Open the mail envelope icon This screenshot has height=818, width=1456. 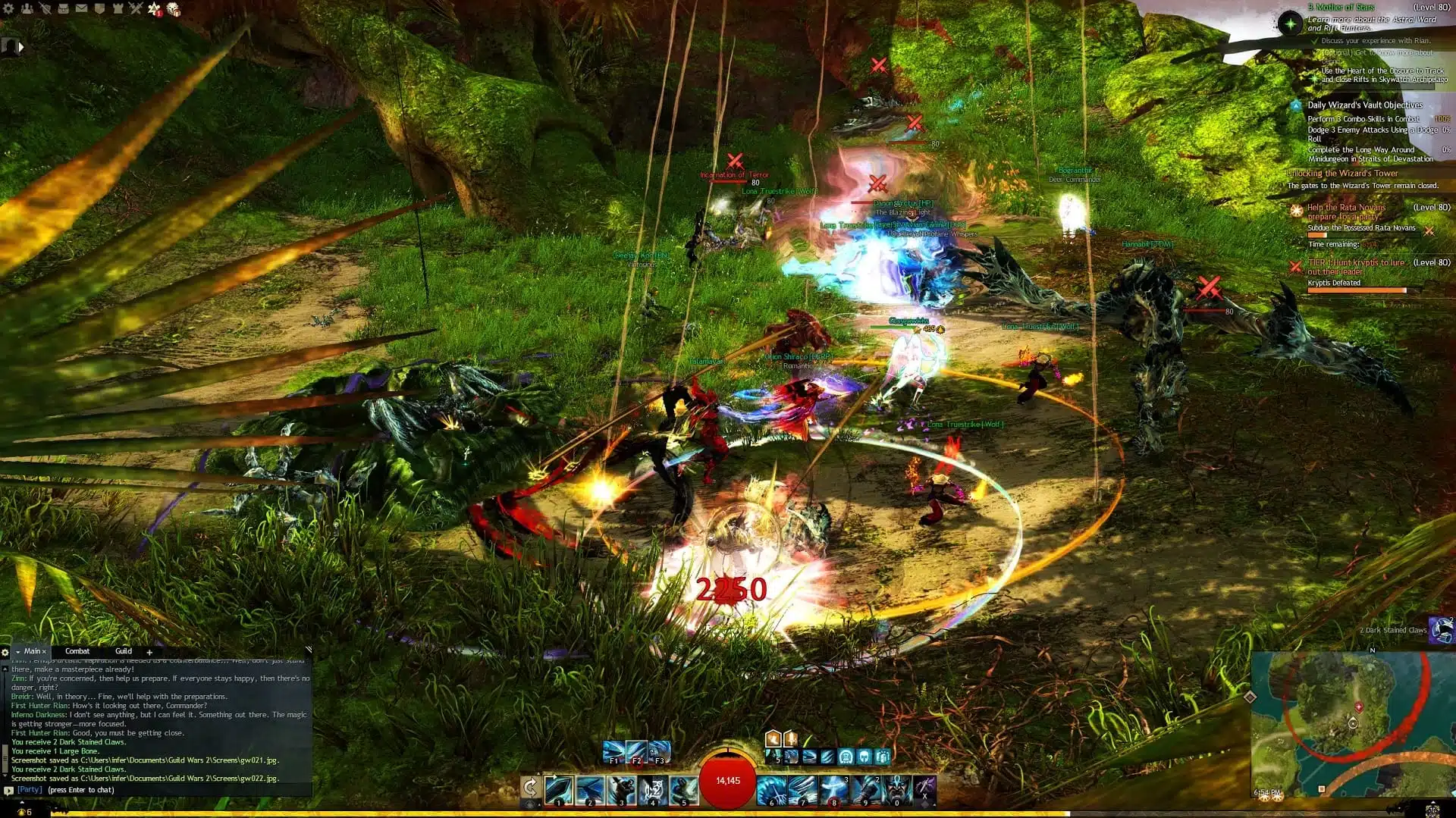(82, 8)
